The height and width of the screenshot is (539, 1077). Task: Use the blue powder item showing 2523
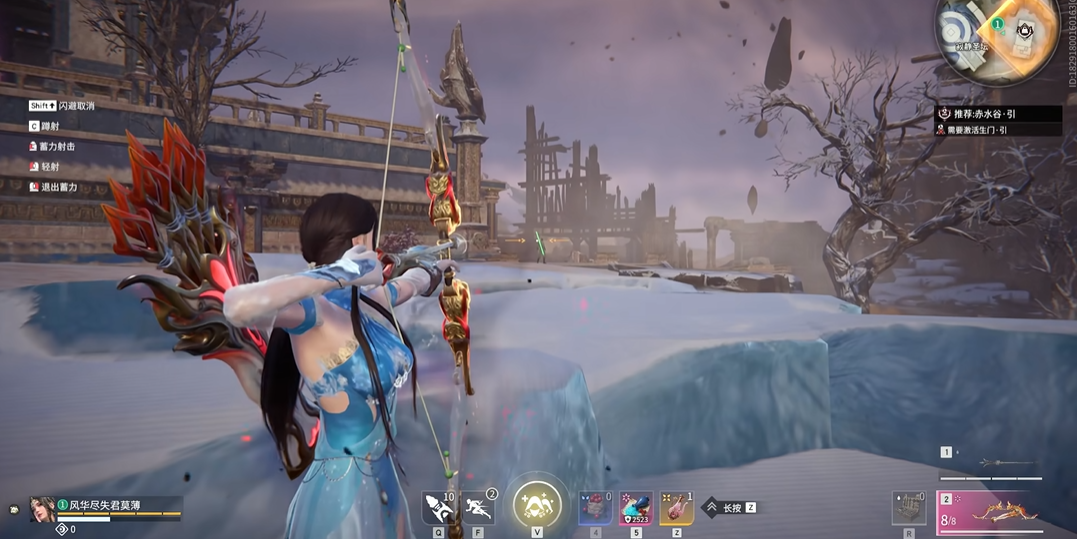point(636,509)
